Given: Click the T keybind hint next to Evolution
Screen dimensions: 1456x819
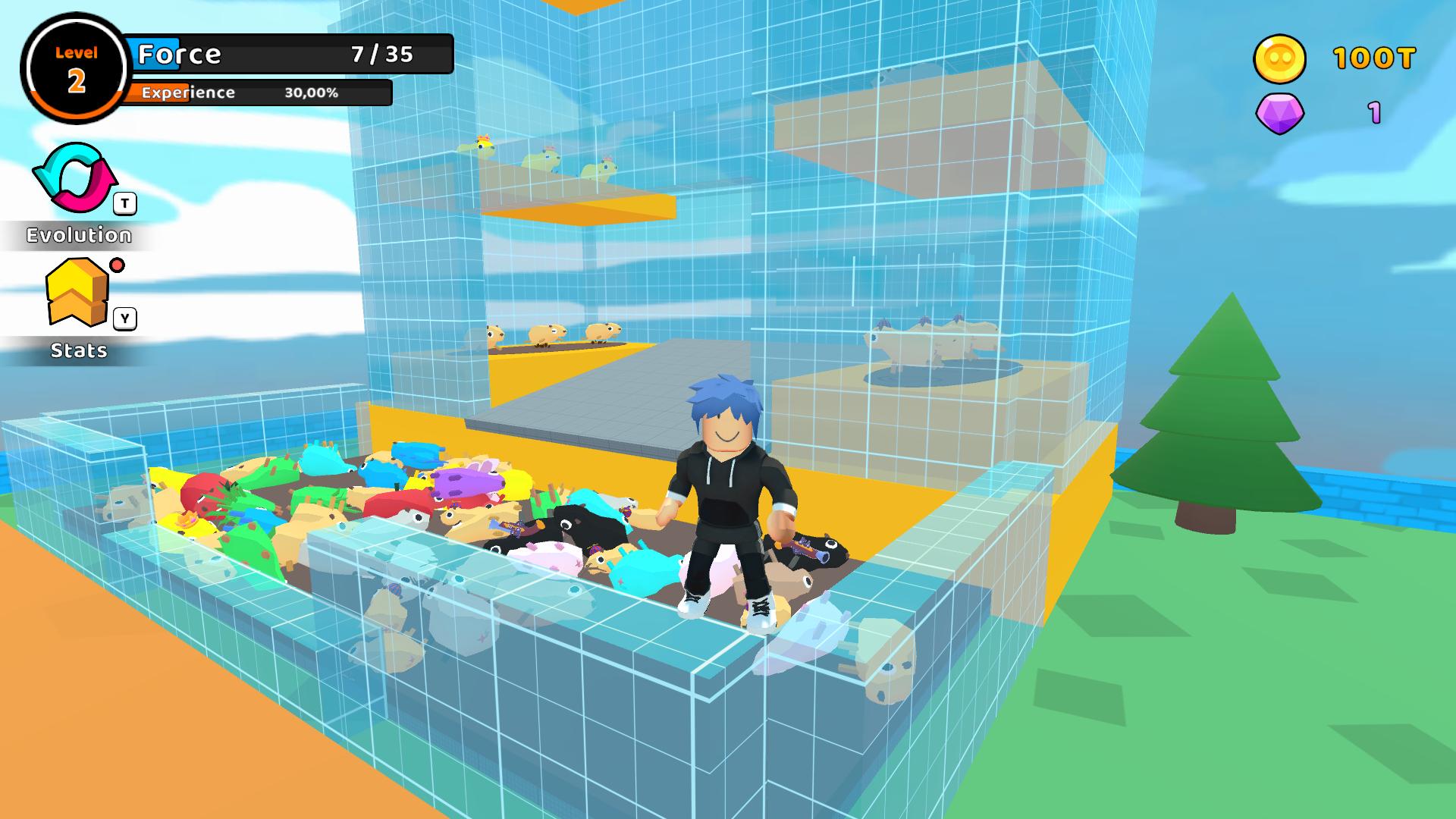Looking at the screenshot, I should 124,202.
